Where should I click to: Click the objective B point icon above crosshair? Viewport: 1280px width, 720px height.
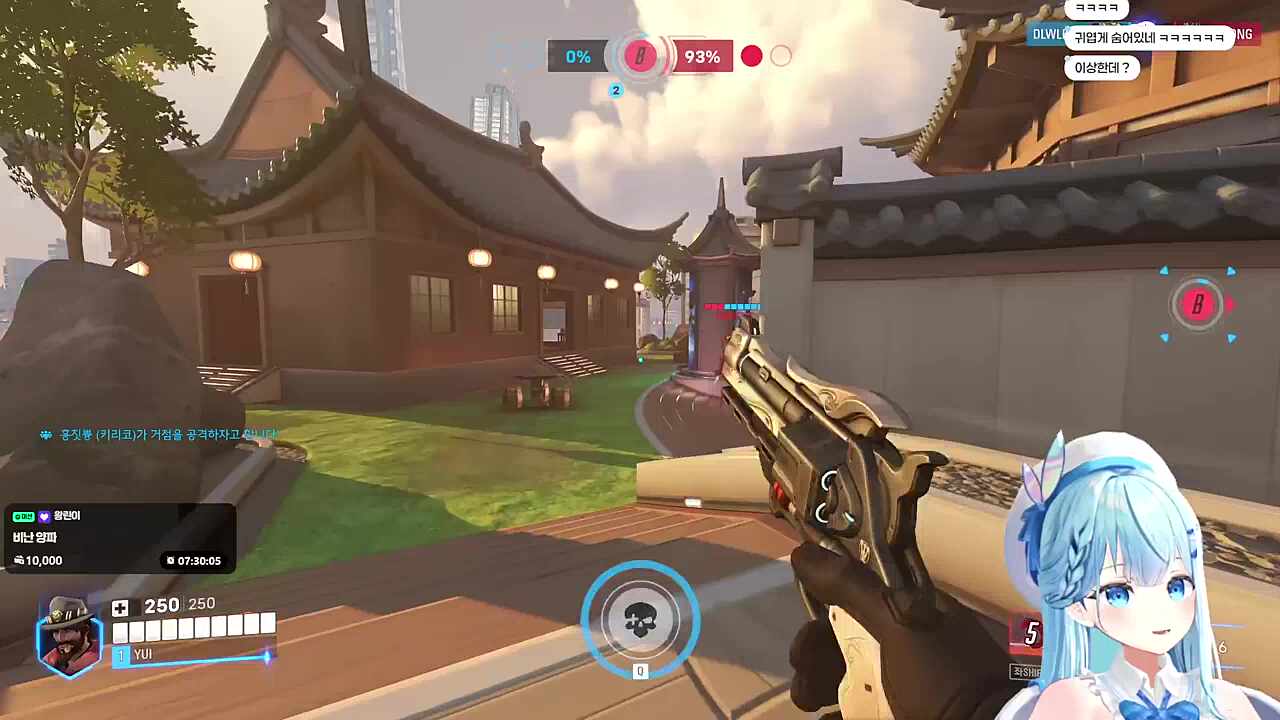(x=640, y=56)
